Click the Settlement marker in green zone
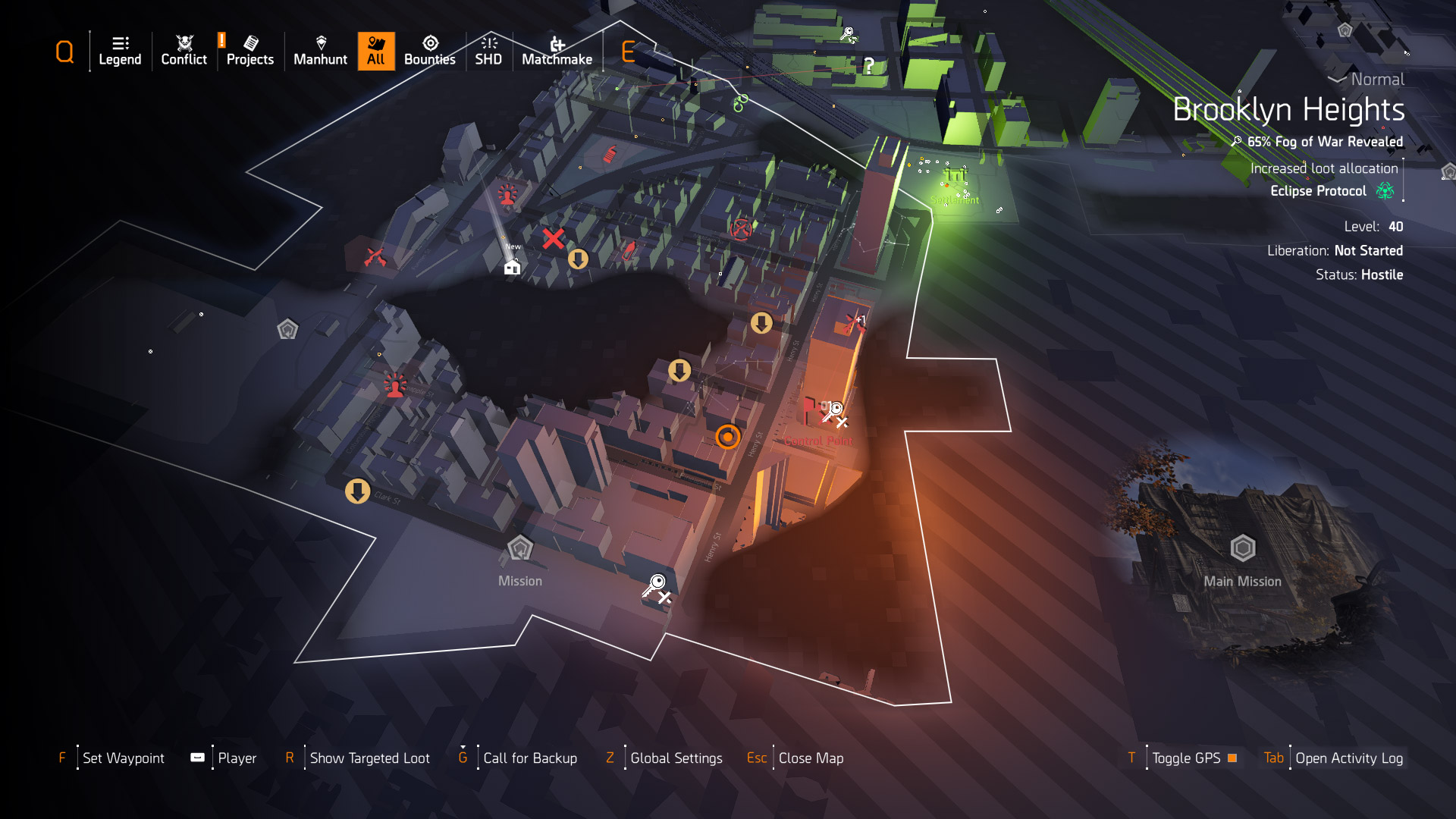The image size is (1456, 819). [x=955, y=178]
